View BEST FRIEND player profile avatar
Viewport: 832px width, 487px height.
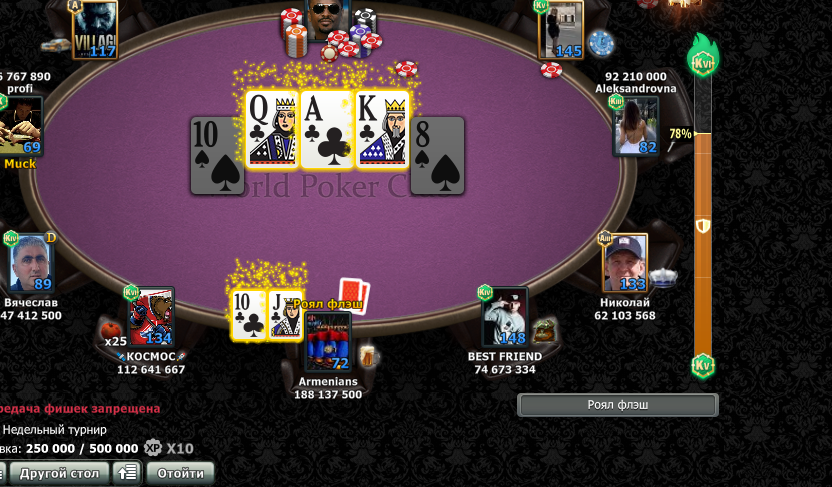tap(504, 318)
